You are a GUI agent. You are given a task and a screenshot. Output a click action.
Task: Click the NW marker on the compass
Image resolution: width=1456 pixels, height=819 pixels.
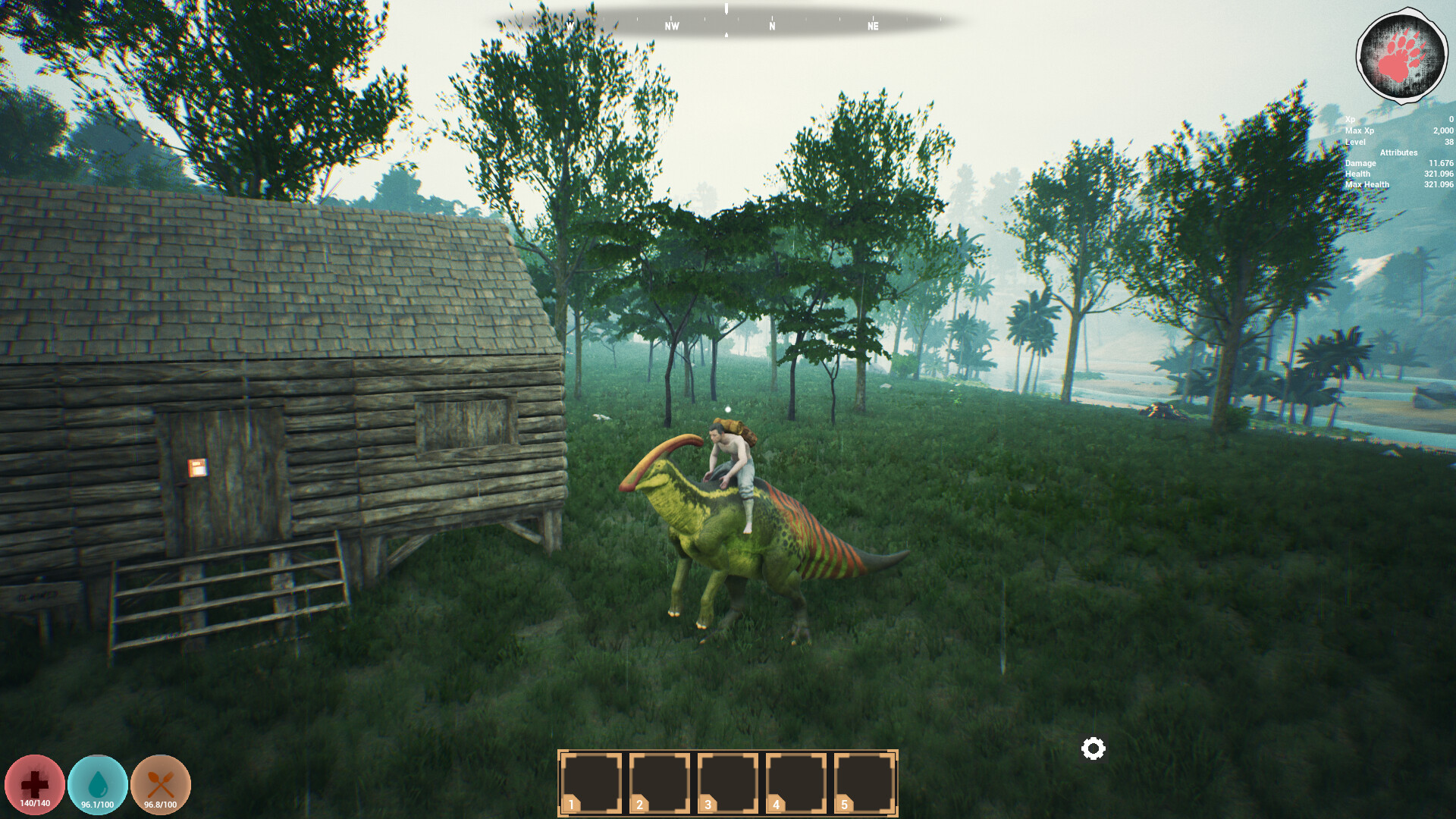click(x=670, y=27)
